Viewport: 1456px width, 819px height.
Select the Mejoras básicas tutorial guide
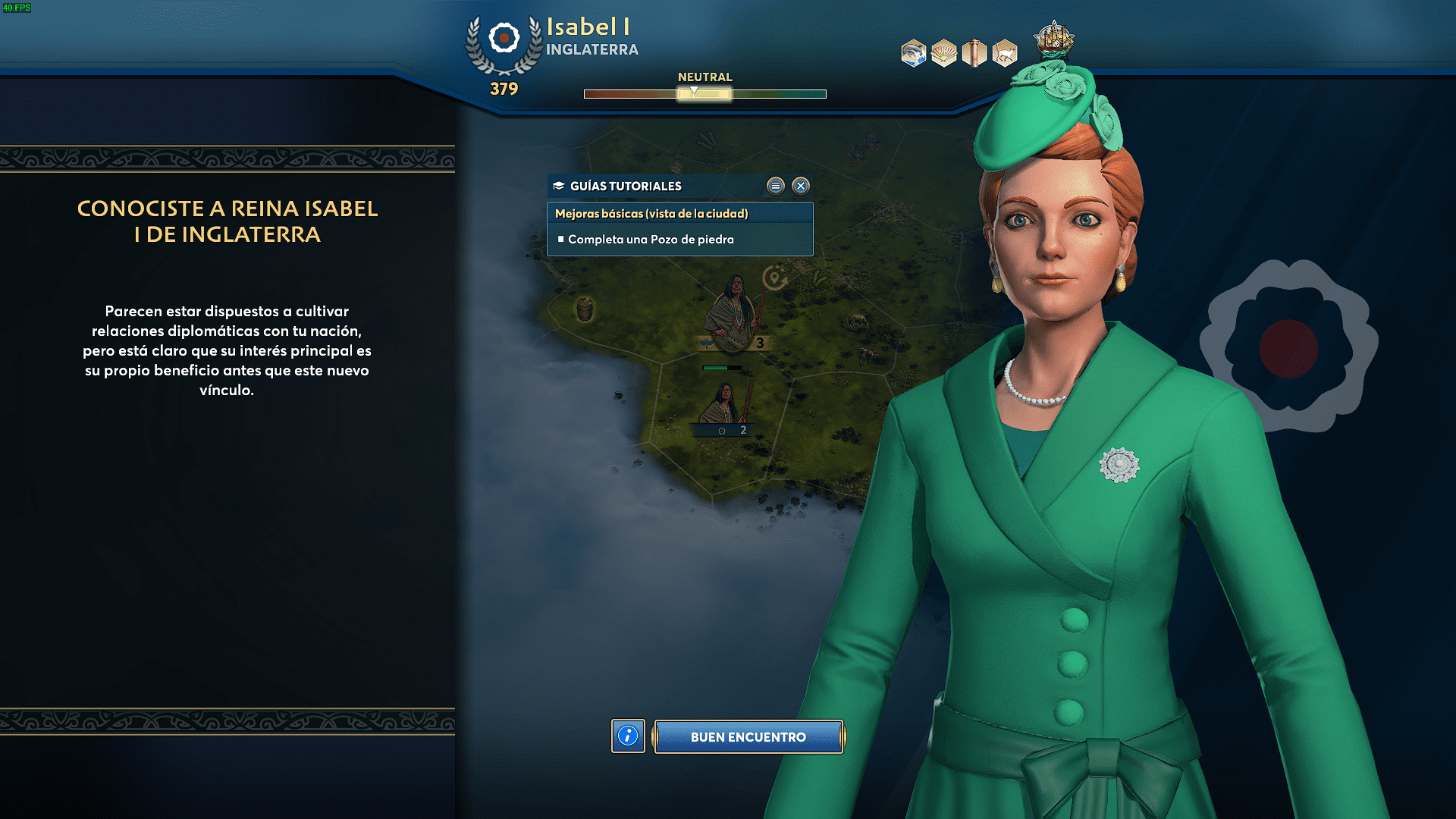point(651,214)
